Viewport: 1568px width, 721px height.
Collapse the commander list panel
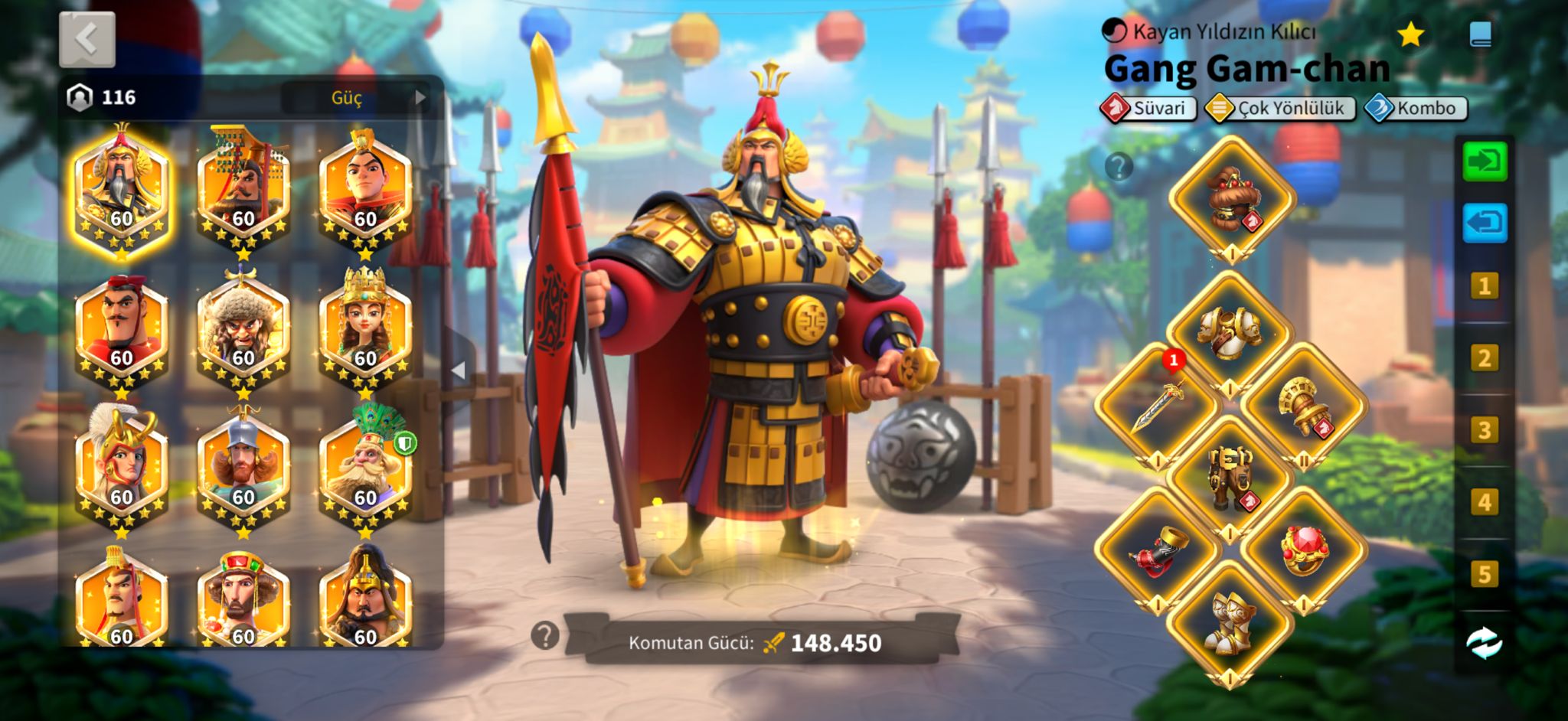coord(458,371)
